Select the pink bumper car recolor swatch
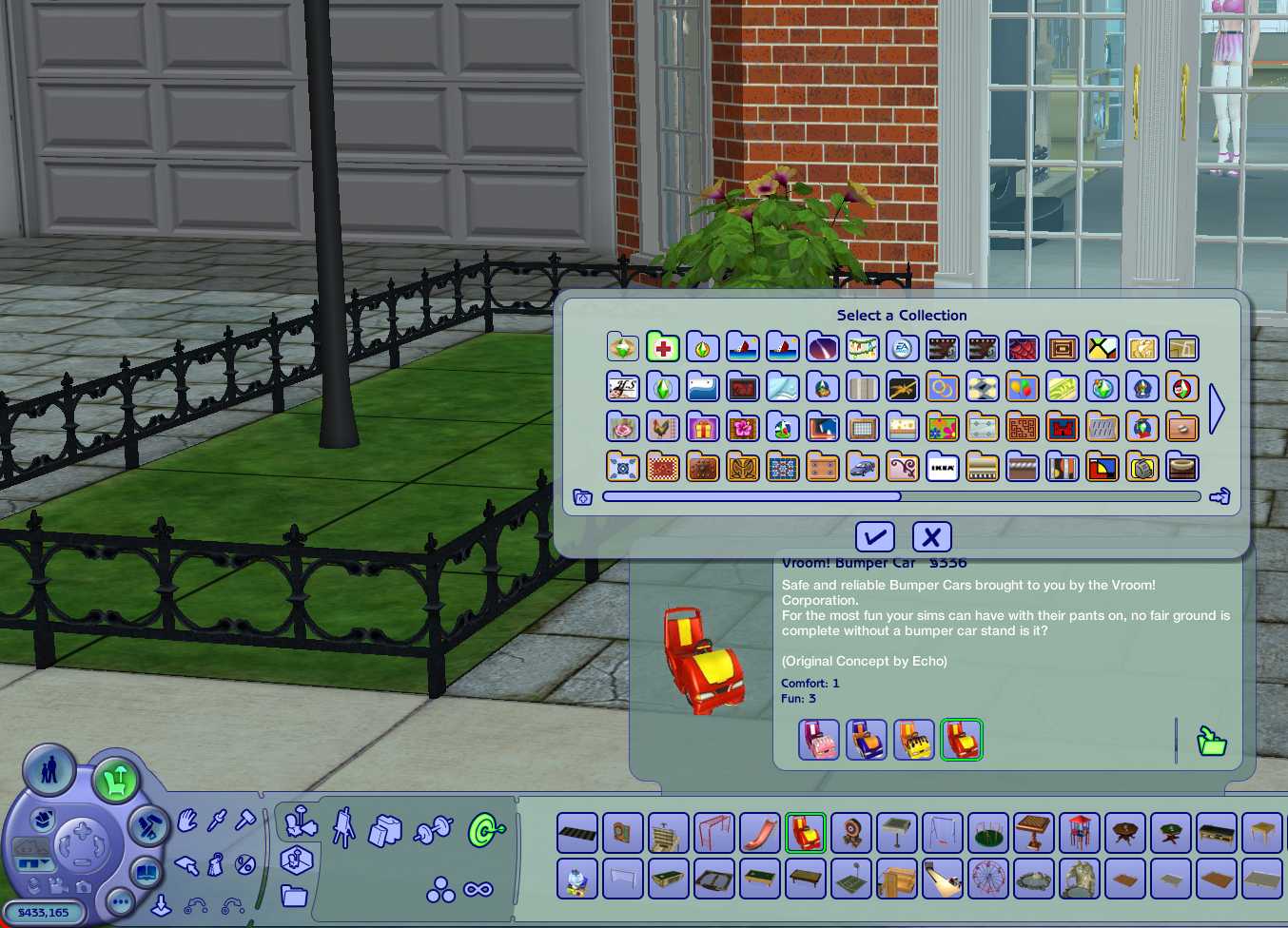The image size is (1288, 928). (x=817, y=739)
